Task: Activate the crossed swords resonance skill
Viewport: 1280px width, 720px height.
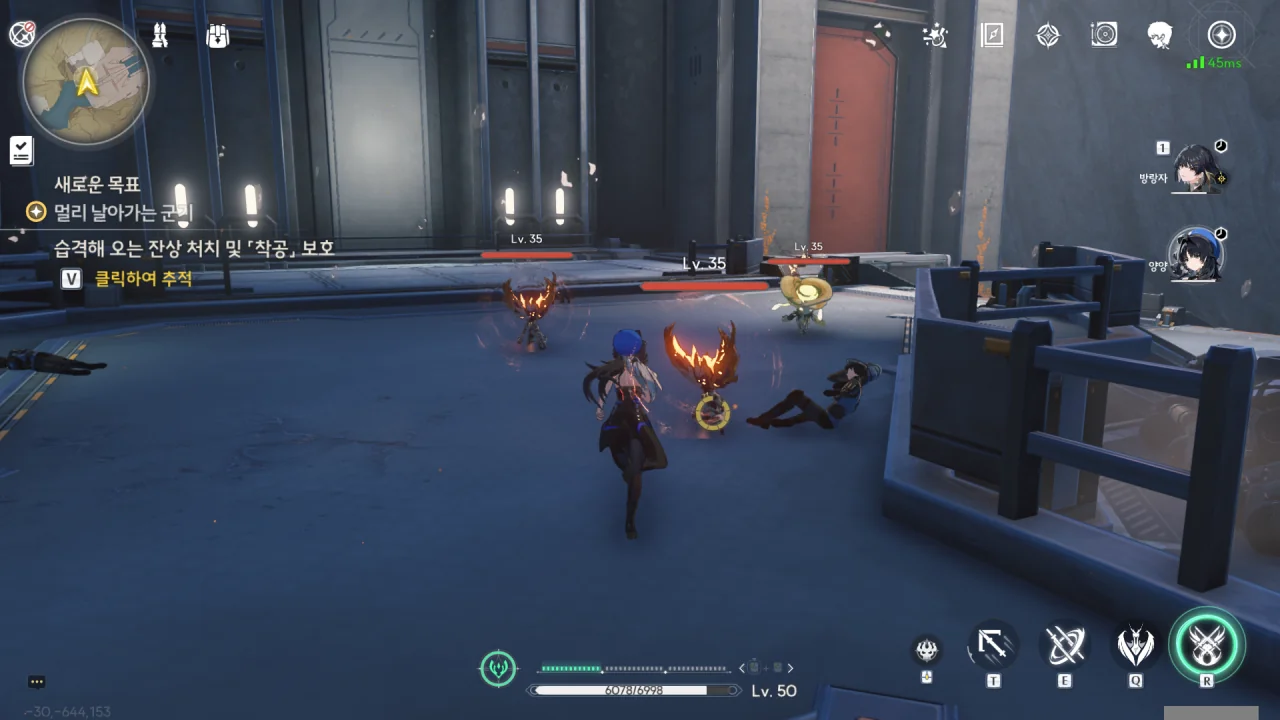Action: [1064, 647]
